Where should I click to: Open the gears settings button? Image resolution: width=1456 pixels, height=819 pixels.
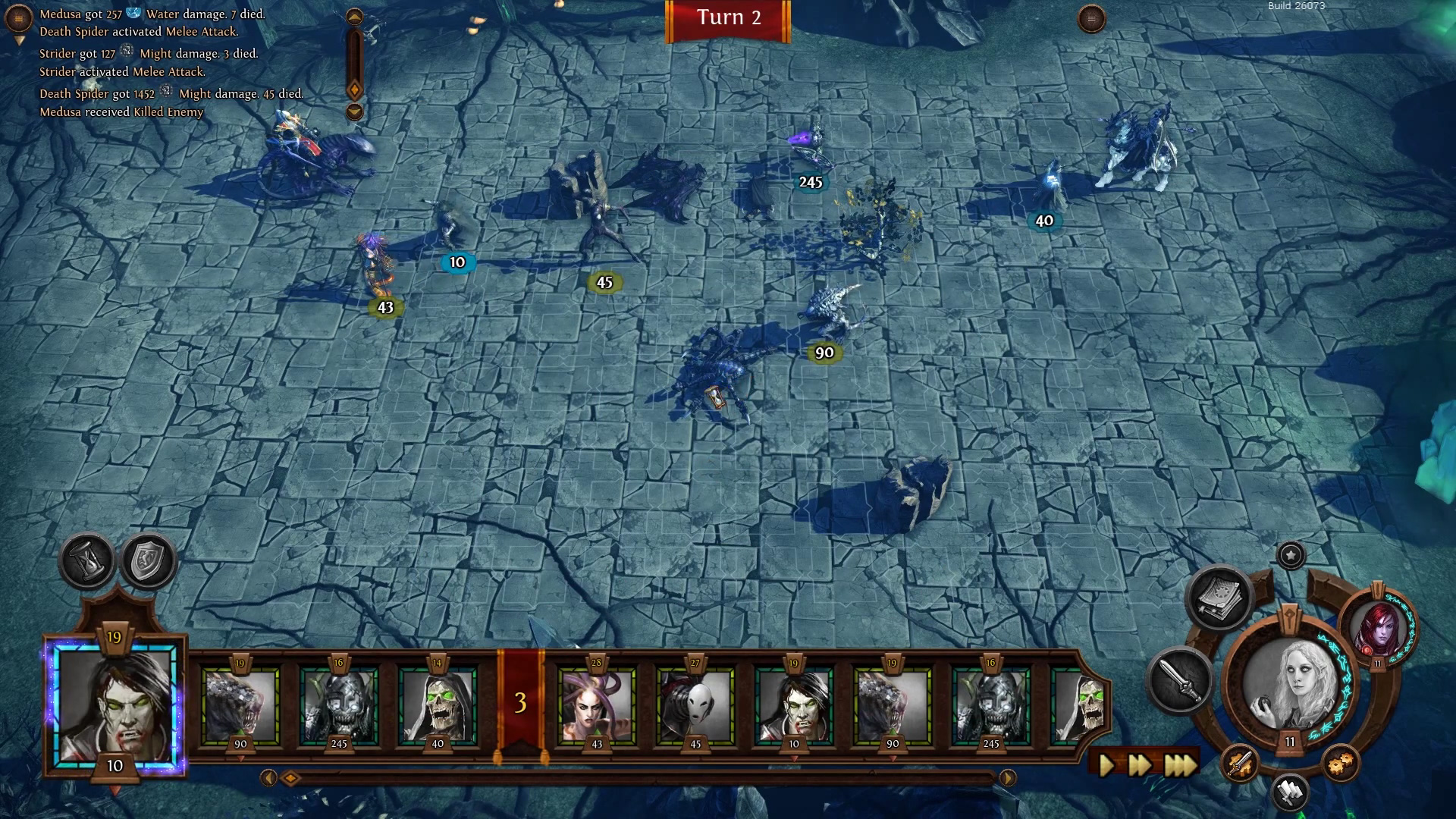tap(1340, 762)
